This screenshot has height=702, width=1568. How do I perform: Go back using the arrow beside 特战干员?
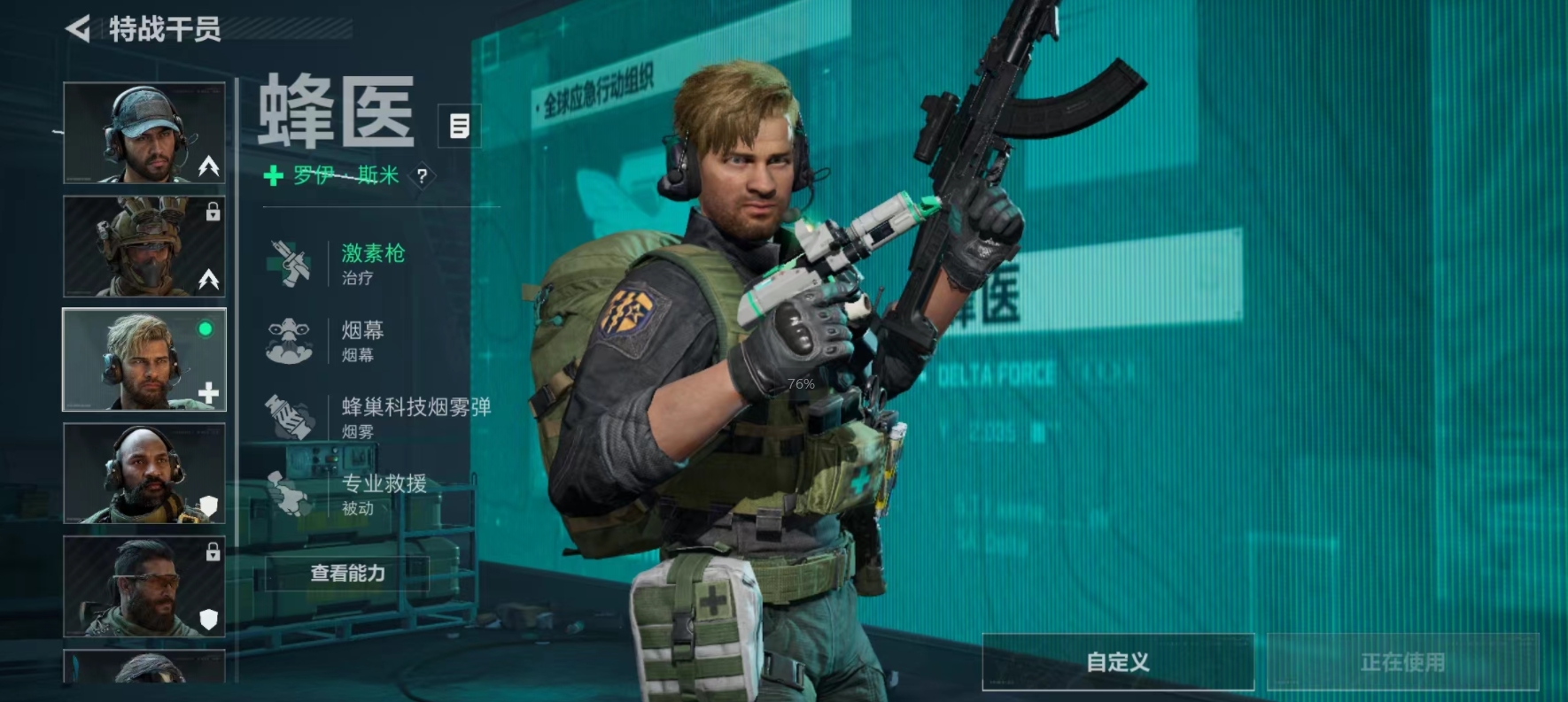[x=79, y=29]
